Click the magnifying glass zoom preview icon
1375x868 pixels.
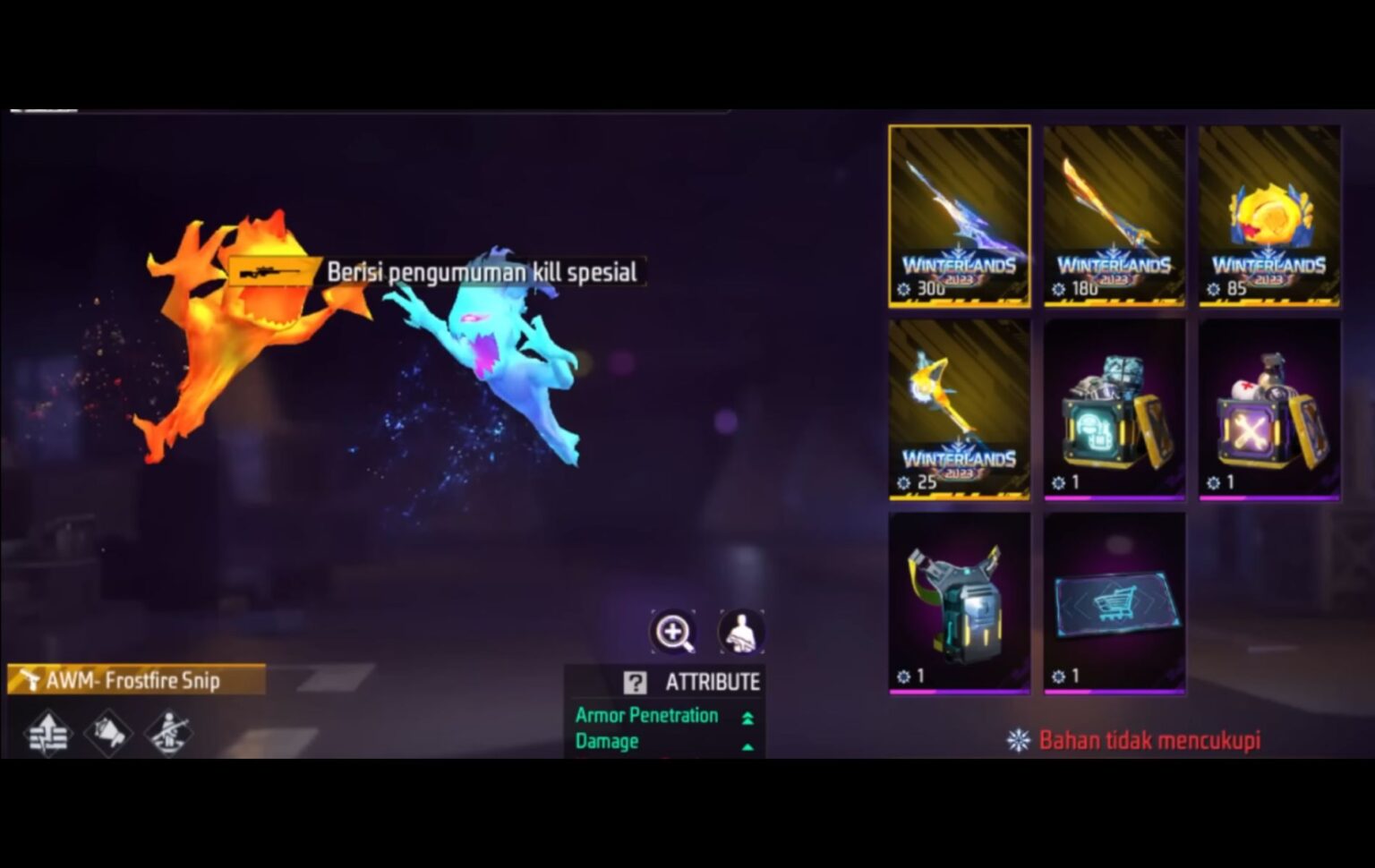[x=676, y=631]
